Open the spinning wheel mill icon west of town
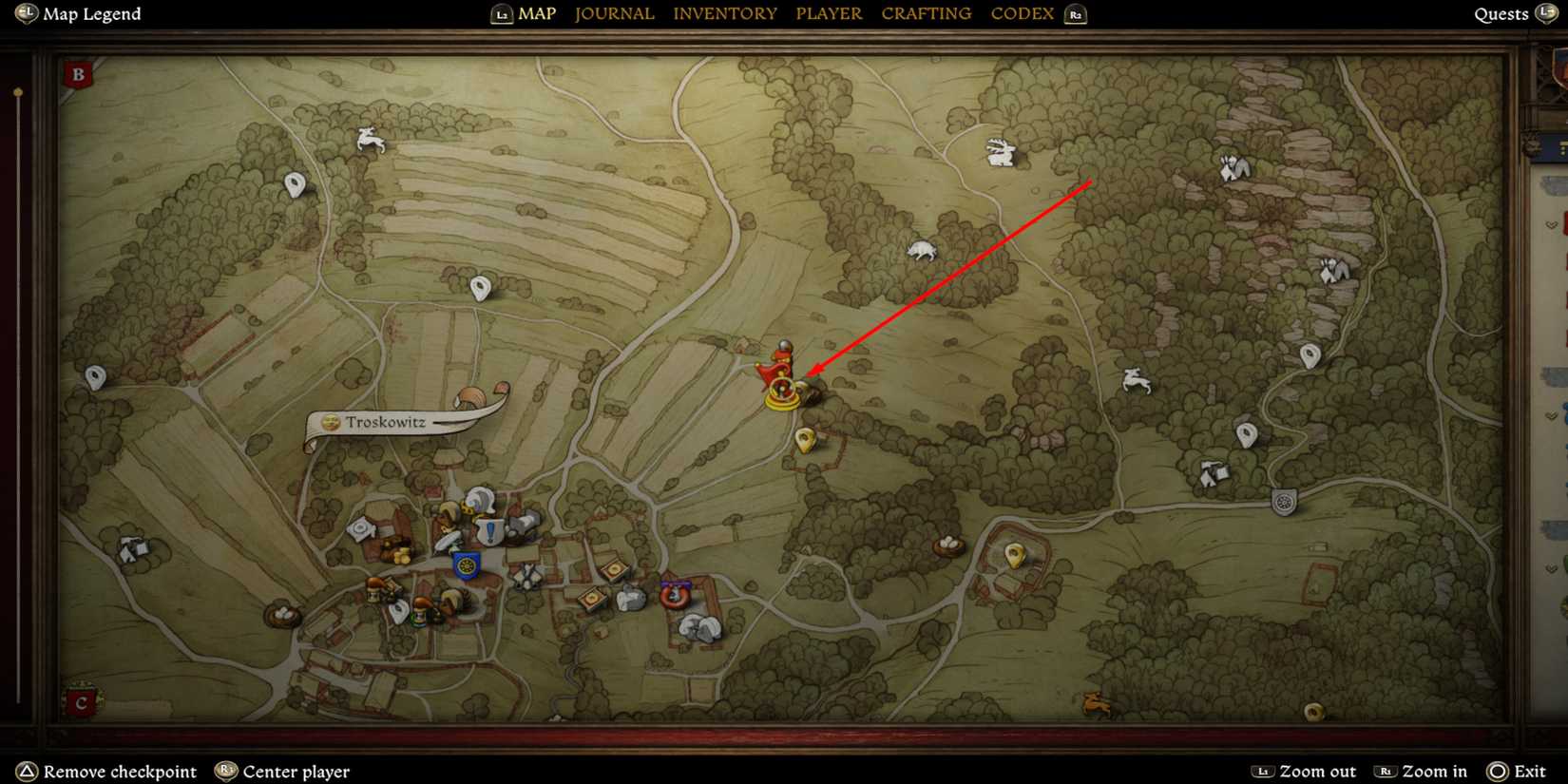 pyautogui.click(x=359, y=529)
